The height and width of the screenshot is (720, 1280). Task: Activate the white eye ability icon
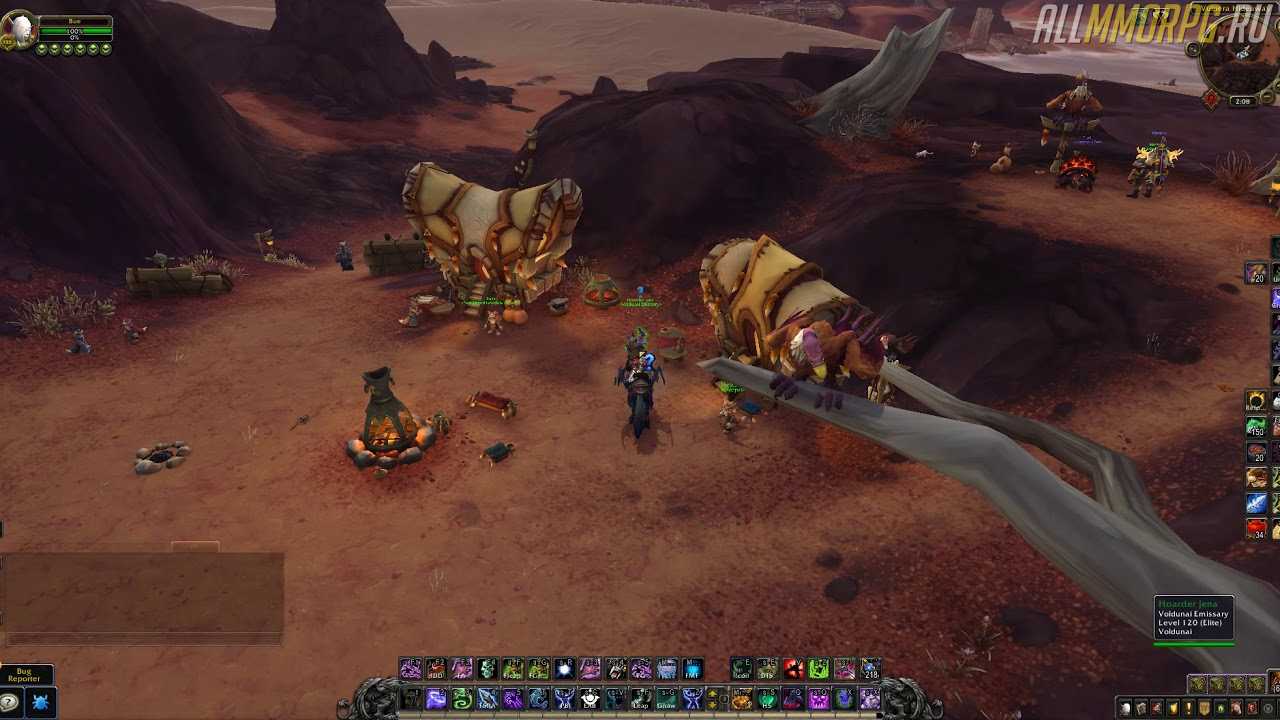[x=590, y=699]
